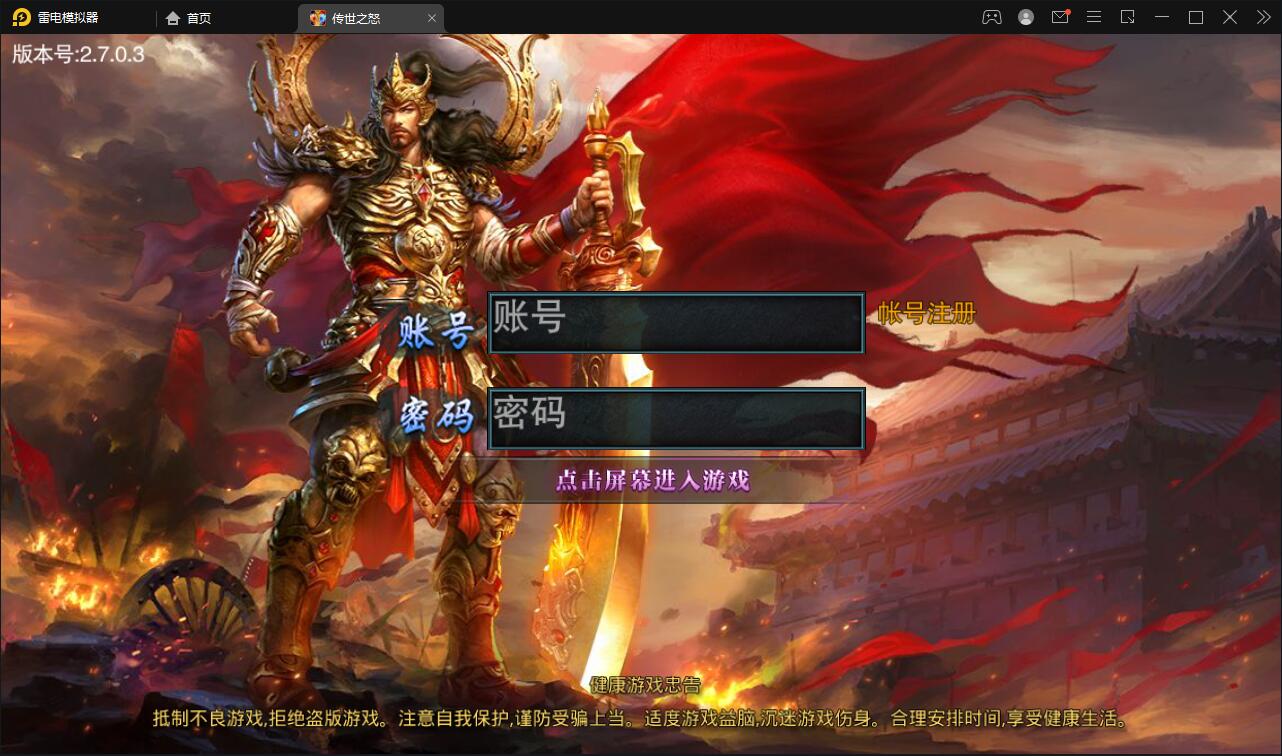Image resolution: width=1282 pixels, height=756 pixels.
Task: Open the hamburger menu icon
Action: point(1094,17)
